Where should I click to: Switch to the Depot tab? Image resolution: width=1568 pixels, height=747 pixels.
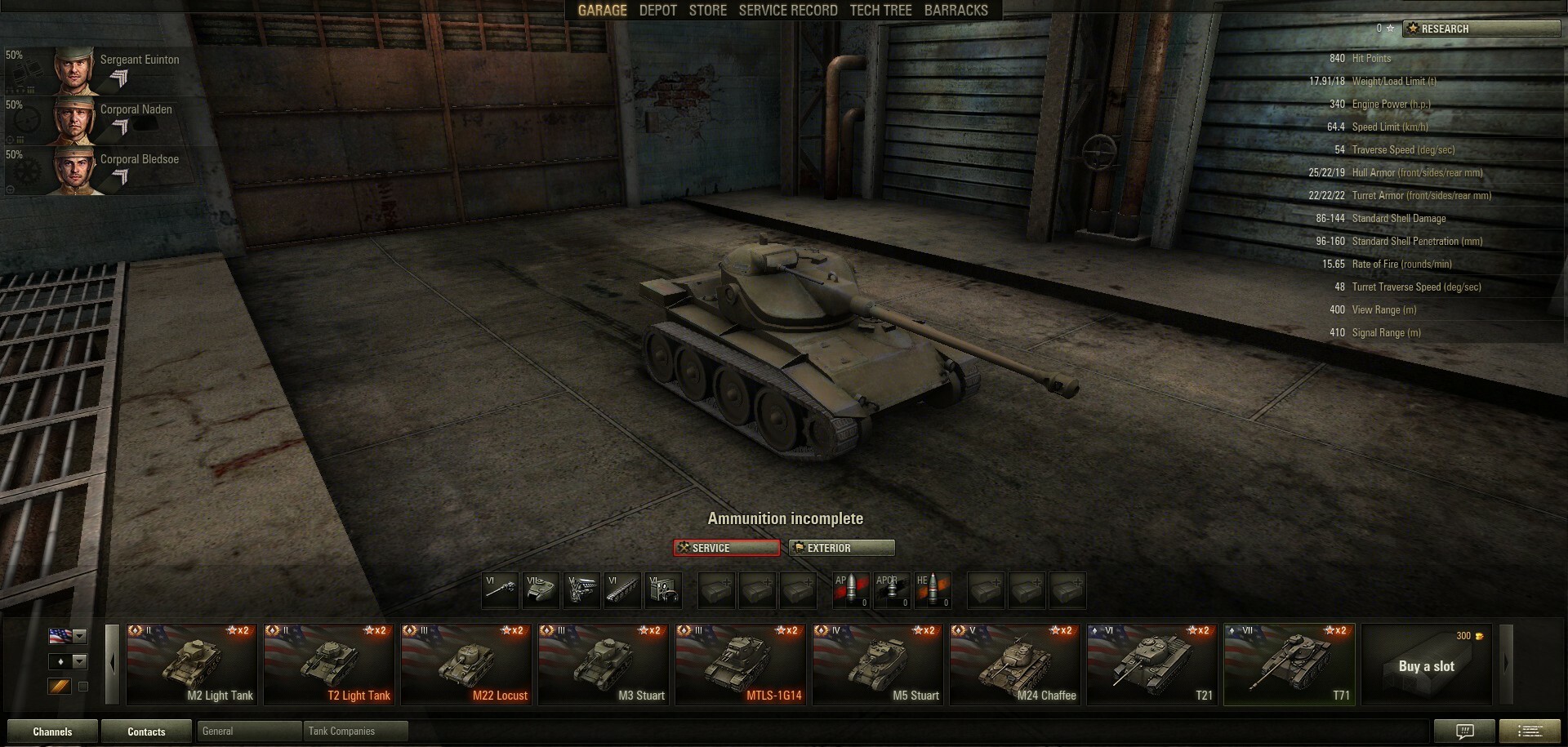657,11
